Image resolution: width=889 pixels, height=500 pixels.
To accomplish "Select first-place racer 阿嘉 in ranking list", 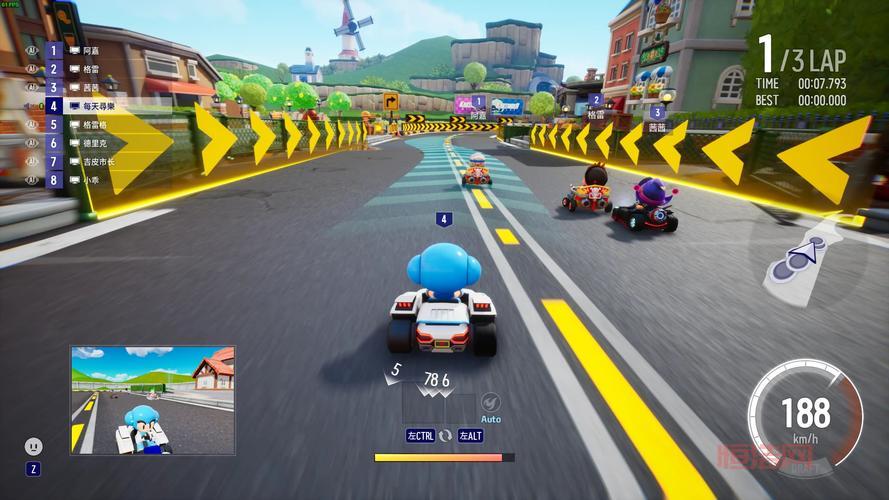I will pyautogui.click(x=90, y=49).
